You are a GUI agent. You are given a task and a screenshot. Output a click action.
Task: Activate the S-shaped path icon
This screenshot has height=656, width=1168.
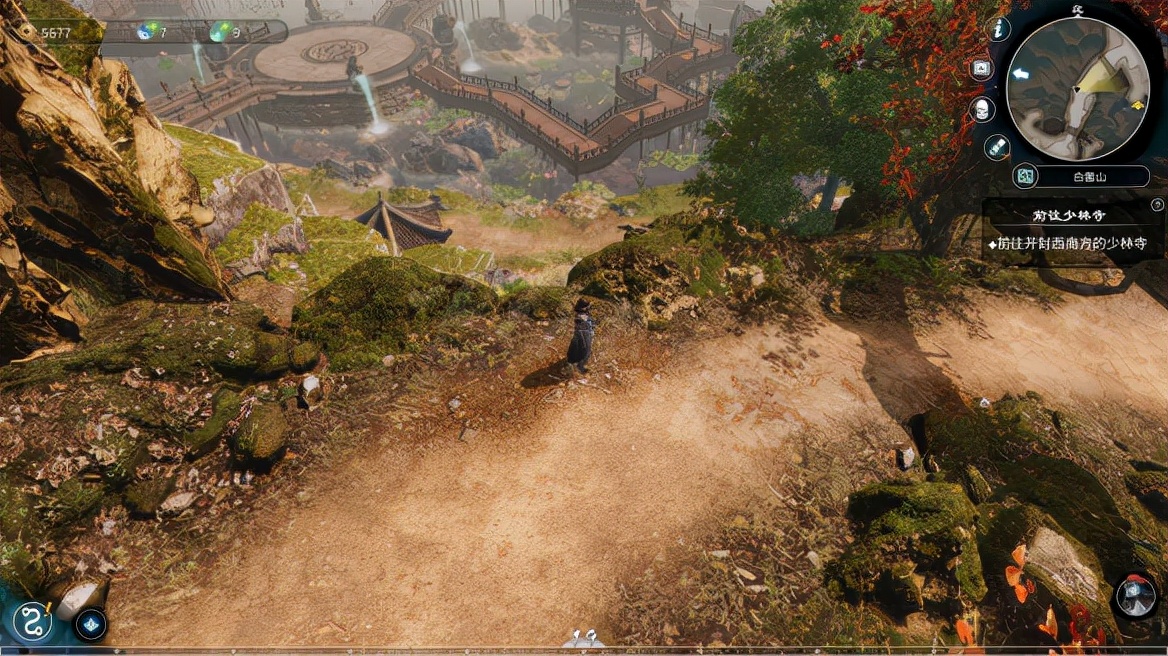33,619
